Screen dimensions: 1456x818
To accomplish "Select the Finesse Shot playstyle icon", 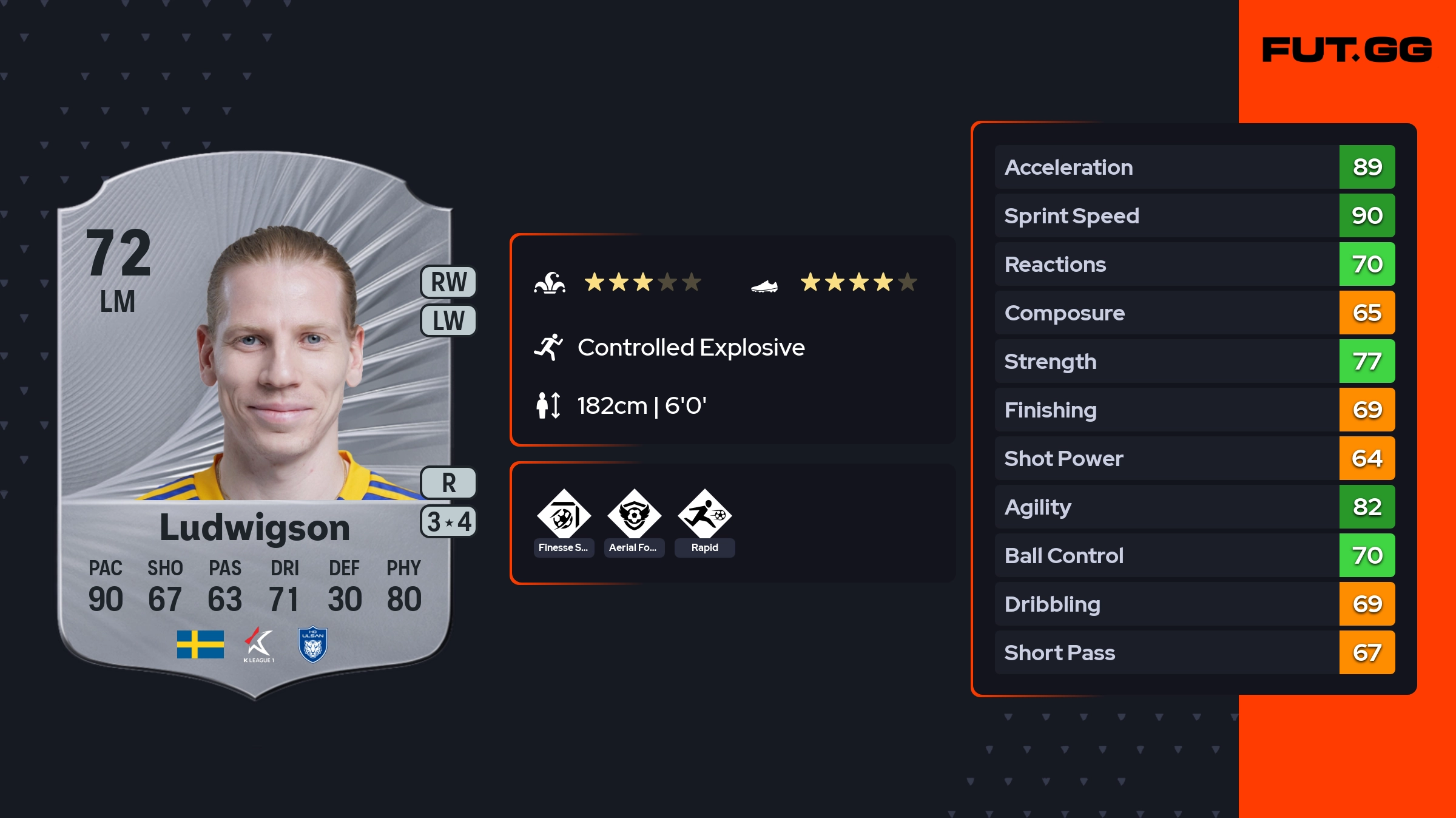I will tap(564, 516).
